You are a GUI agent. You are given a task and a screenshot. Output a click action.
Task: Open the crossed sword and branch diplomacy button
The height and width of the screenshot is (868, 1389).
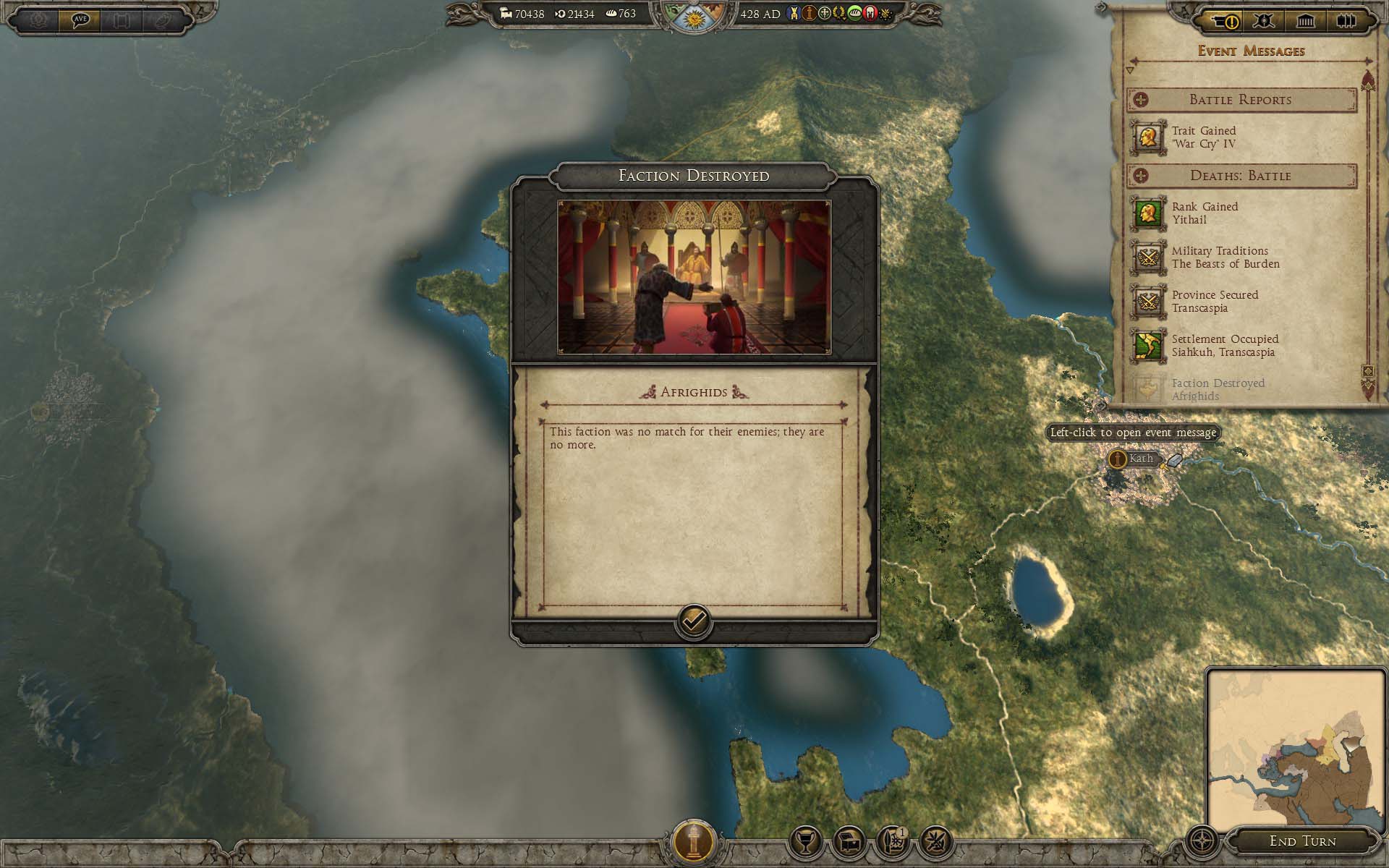935,842
